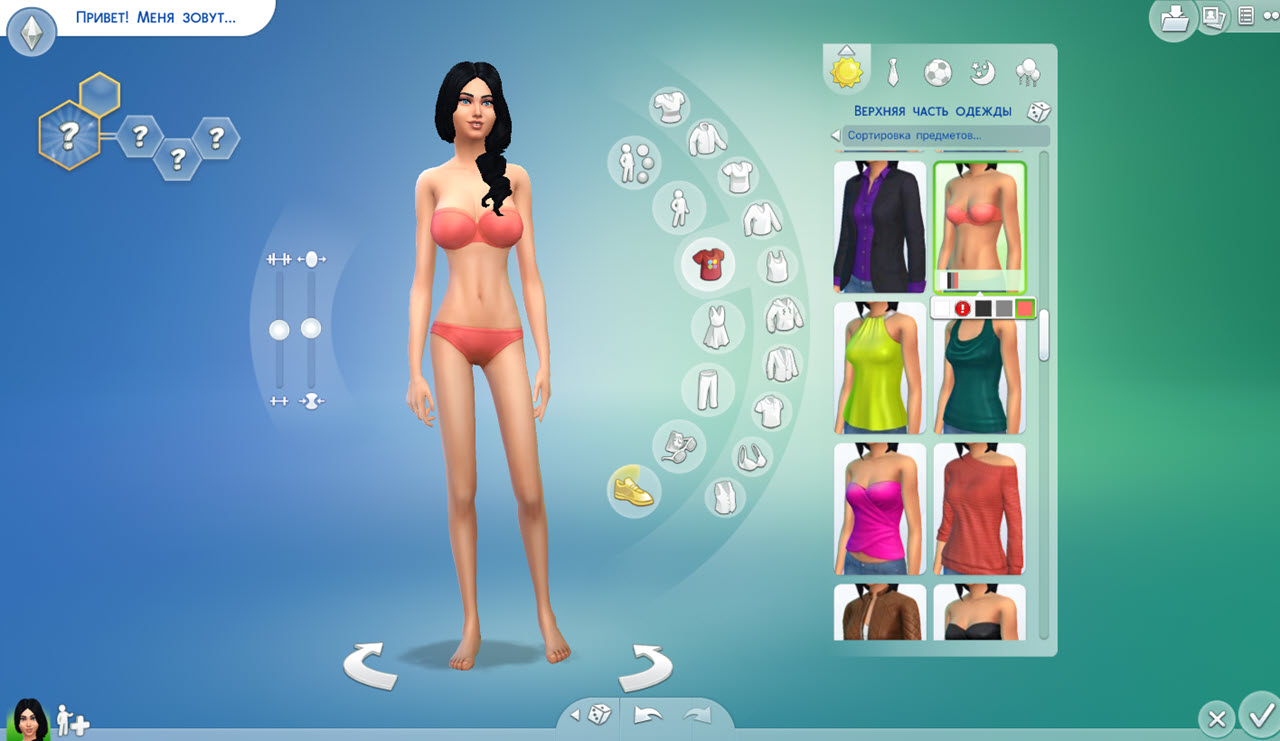Open the 'Сортировка предметов' sorting dropdown

[938, 134]
